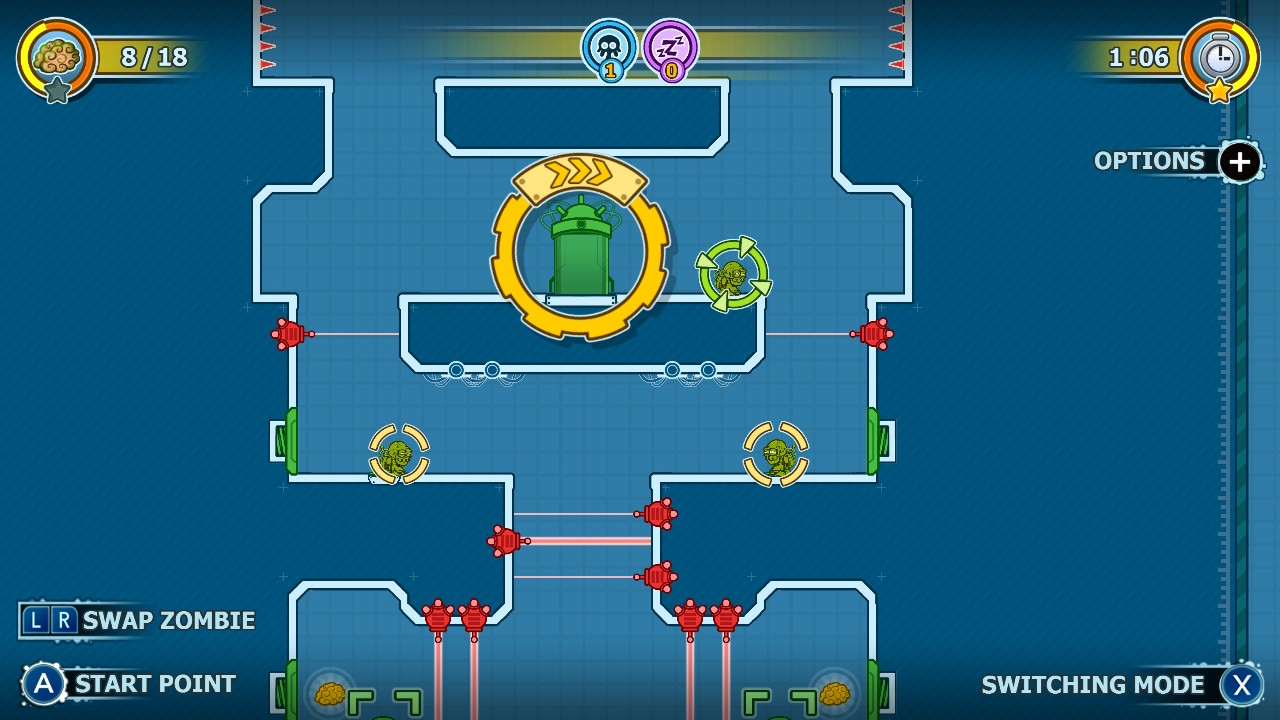Click the timer stopwatch icon showing 1:06
Viewport: 1280px width, 720px height.
[x=1220, y=58]
